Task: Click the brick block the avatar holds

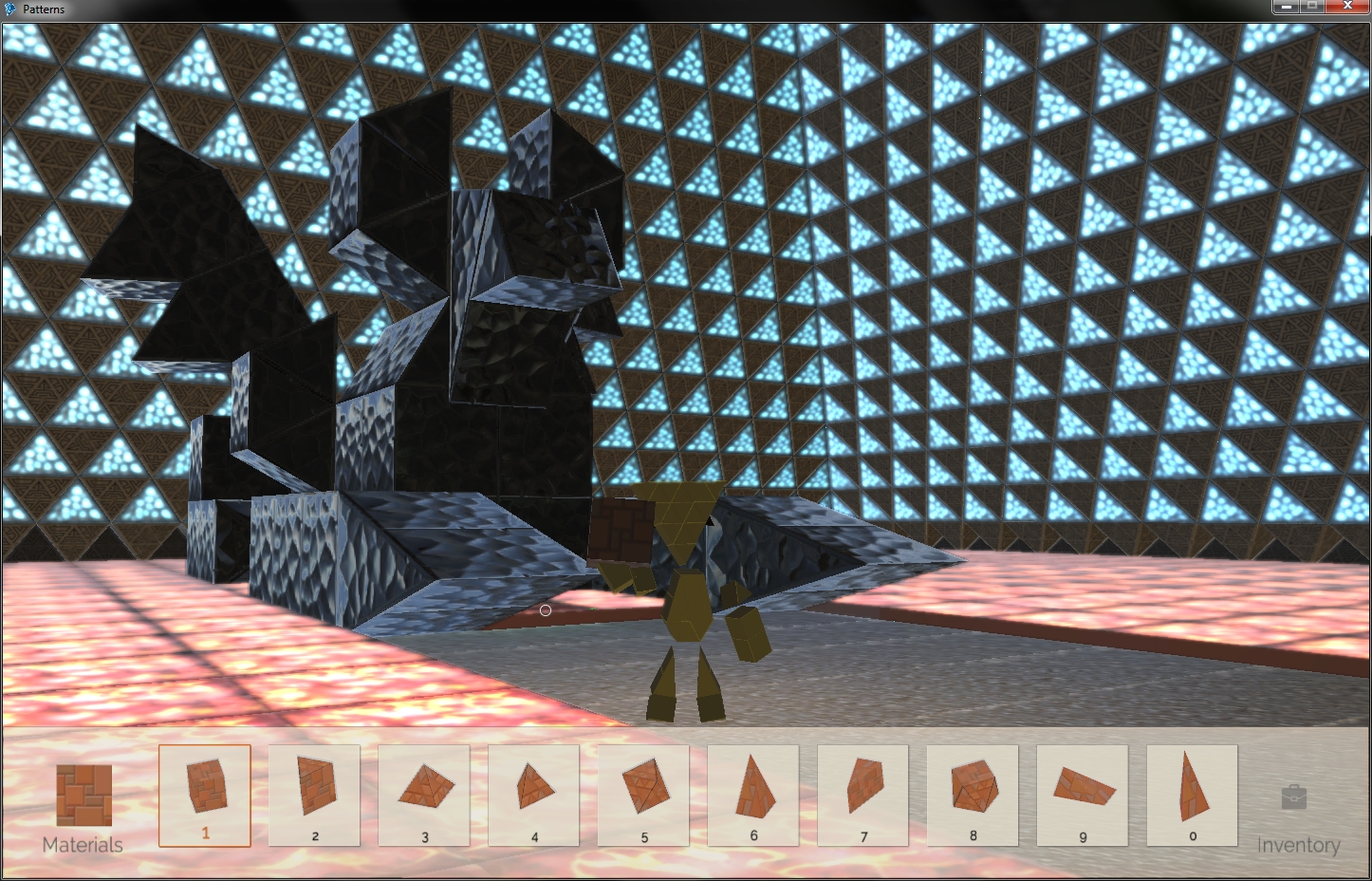Action: pyautogui.click(x=621, y=532)
